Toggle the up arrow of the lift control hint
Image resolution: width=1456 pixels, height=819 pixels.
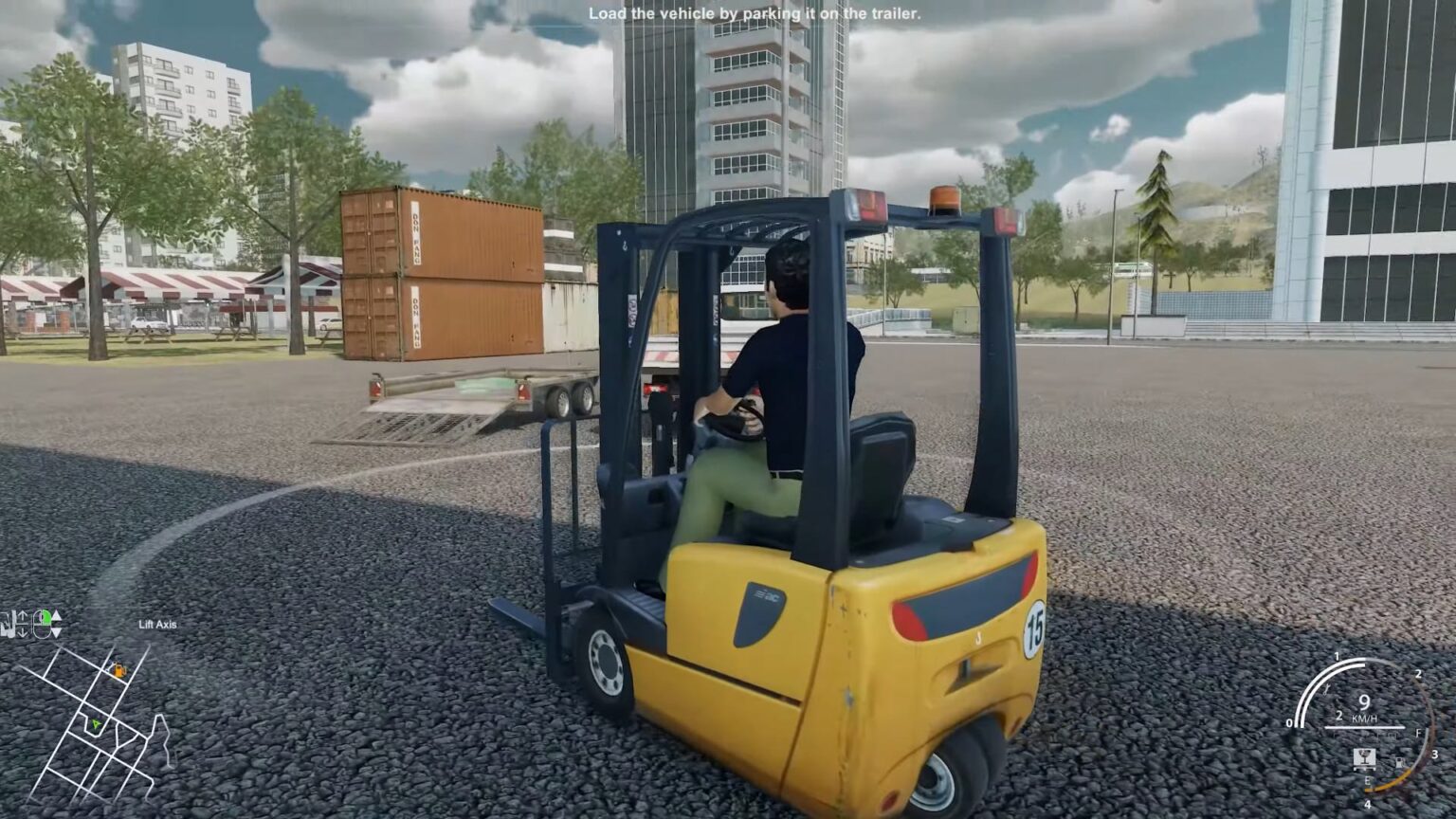[24, 615]
